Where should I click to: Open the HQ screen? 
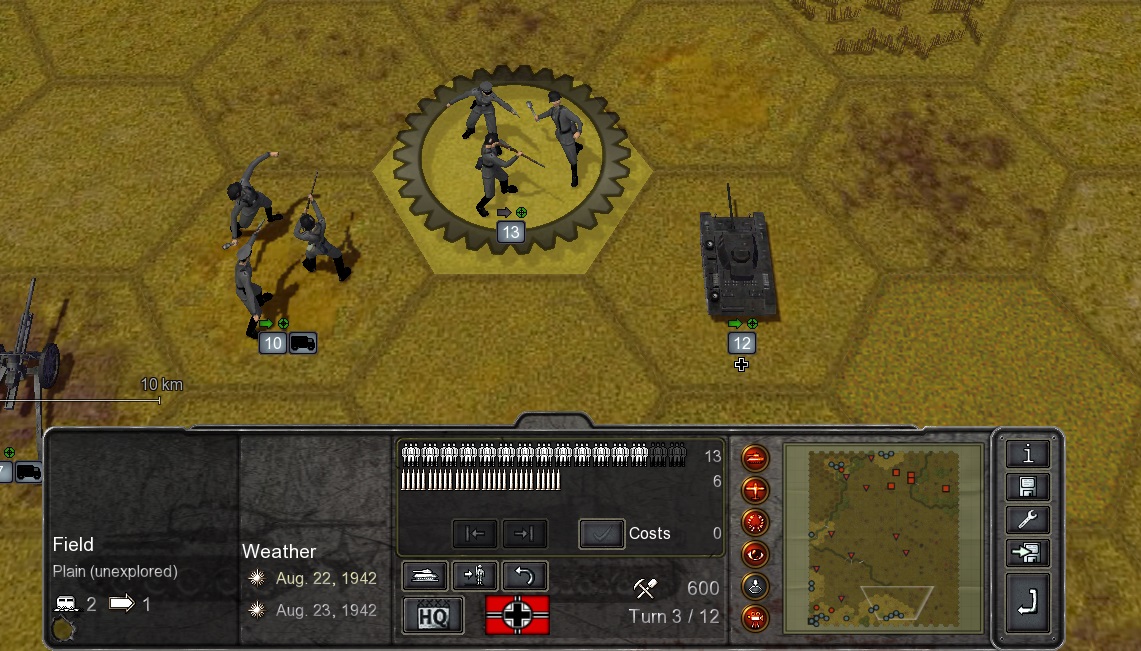[x=432, y=616]
